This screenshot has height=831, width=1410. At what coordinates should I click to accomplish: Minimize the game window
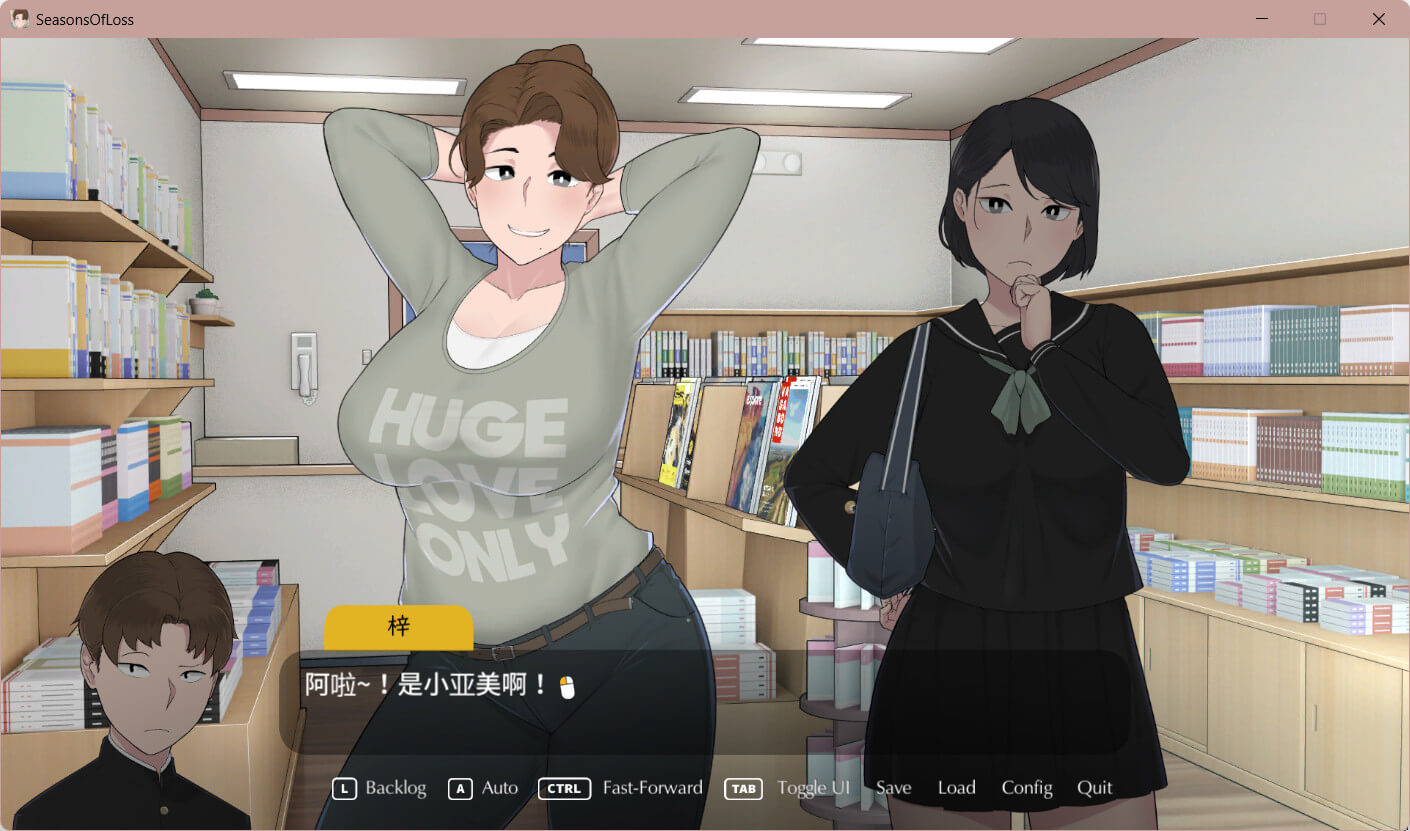pyautogui.click(x=1262, y=19)
